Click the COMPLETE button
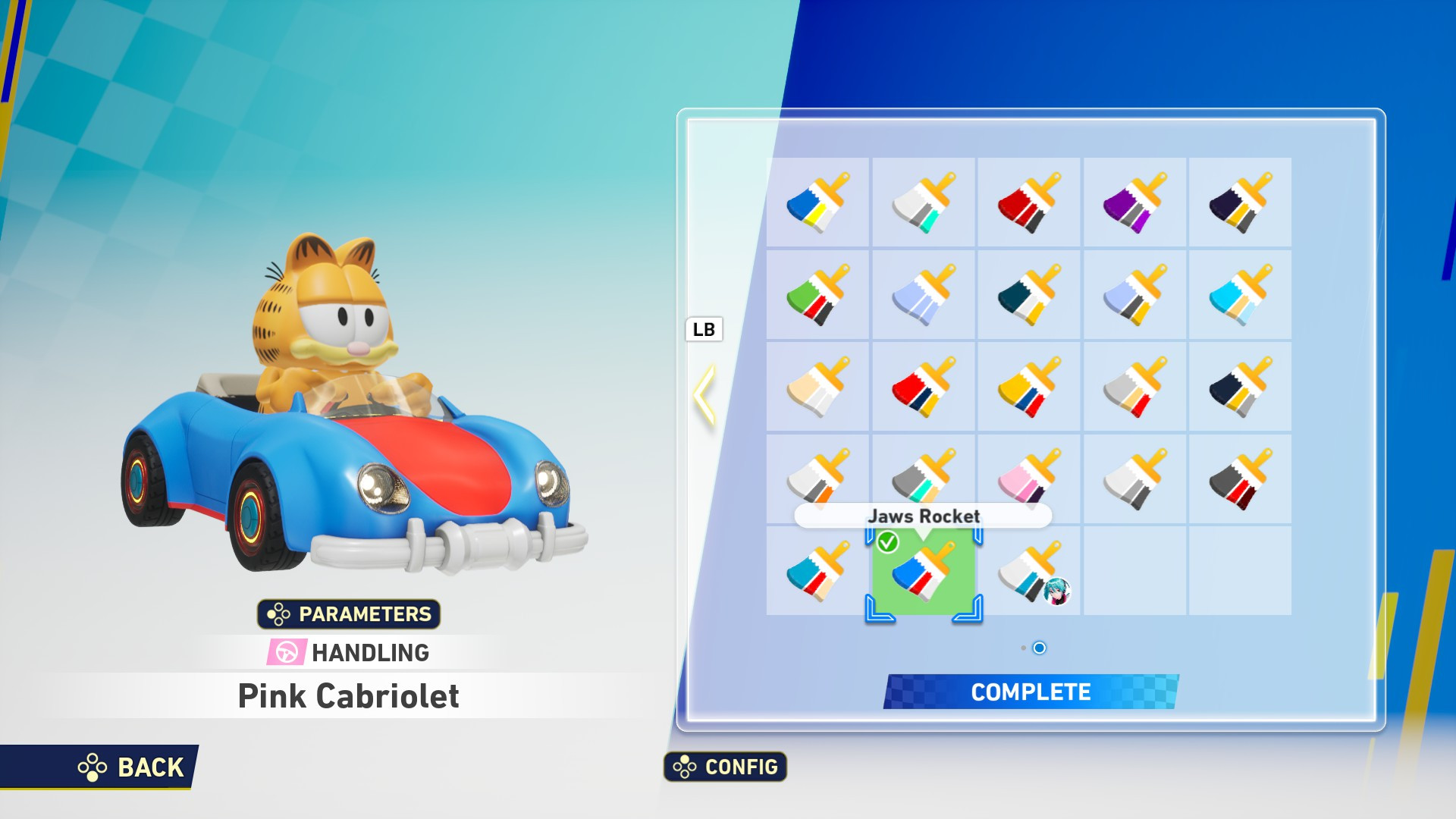The width and height of the screenshot is (1456, 819). [1030, 692]
